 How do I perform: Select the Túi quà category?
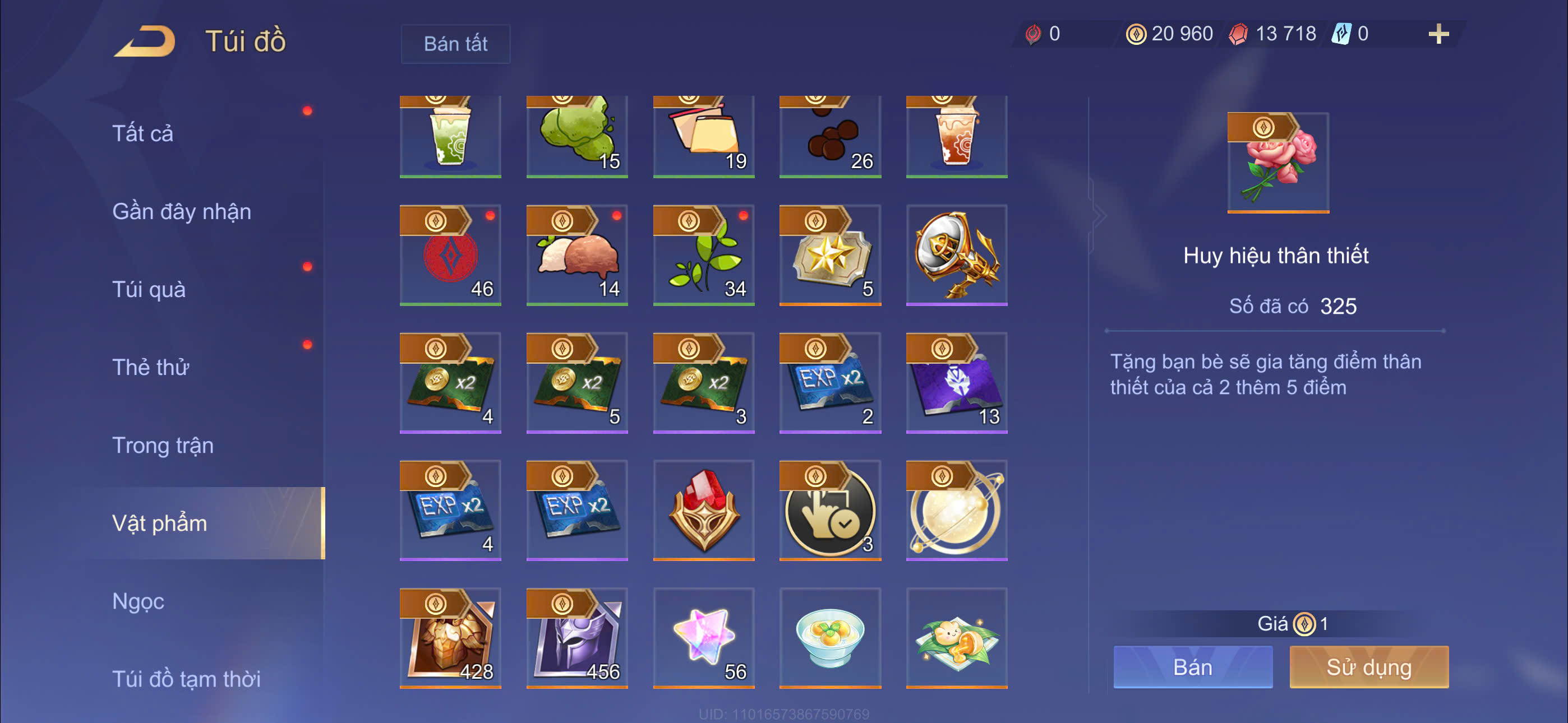pos(149,289)
